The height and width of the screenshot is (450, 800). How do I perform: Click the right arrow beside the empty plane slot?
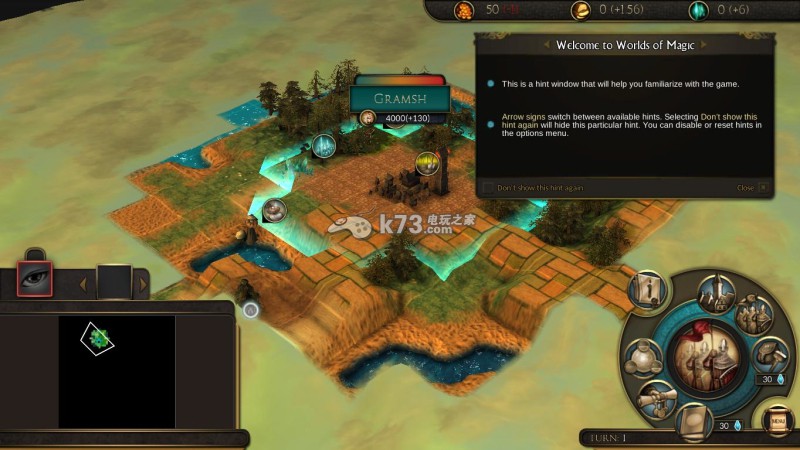tap(143, 285)
